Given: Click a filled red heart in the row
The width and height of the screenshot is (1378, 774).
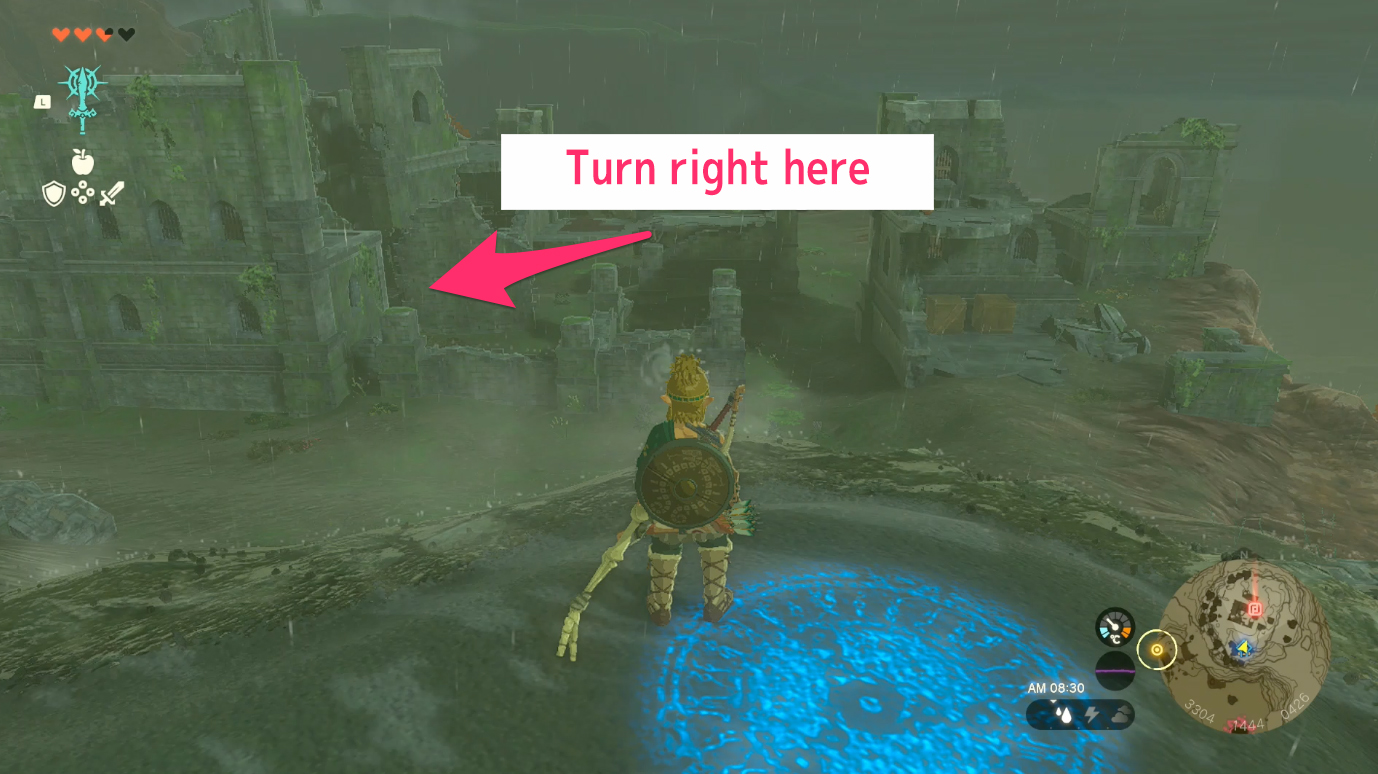Looking at the screenshot, I should point(61,34).
